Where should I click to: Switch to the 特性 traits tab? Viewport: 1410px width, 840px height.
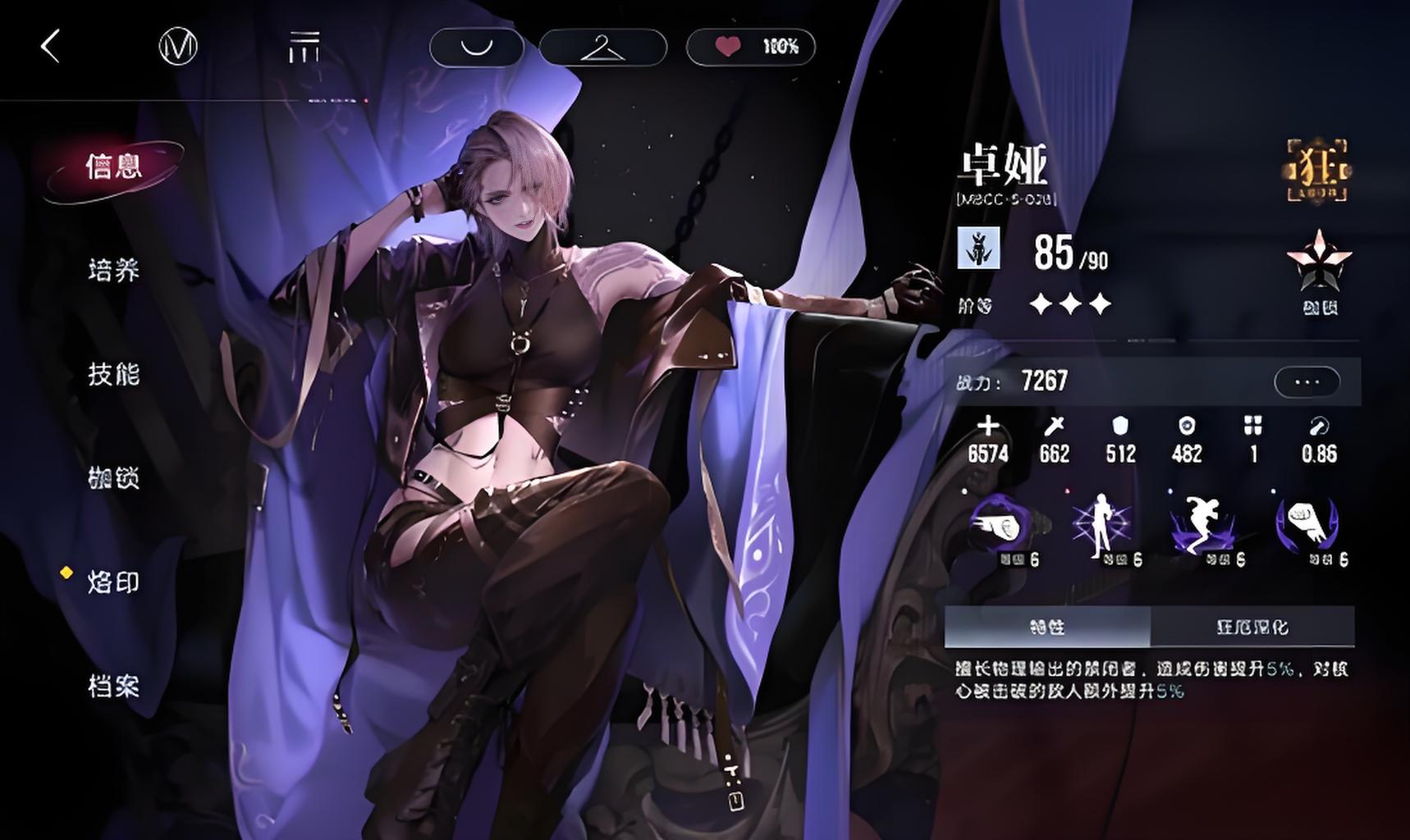pyautogui.click(x=1047, y=628)
